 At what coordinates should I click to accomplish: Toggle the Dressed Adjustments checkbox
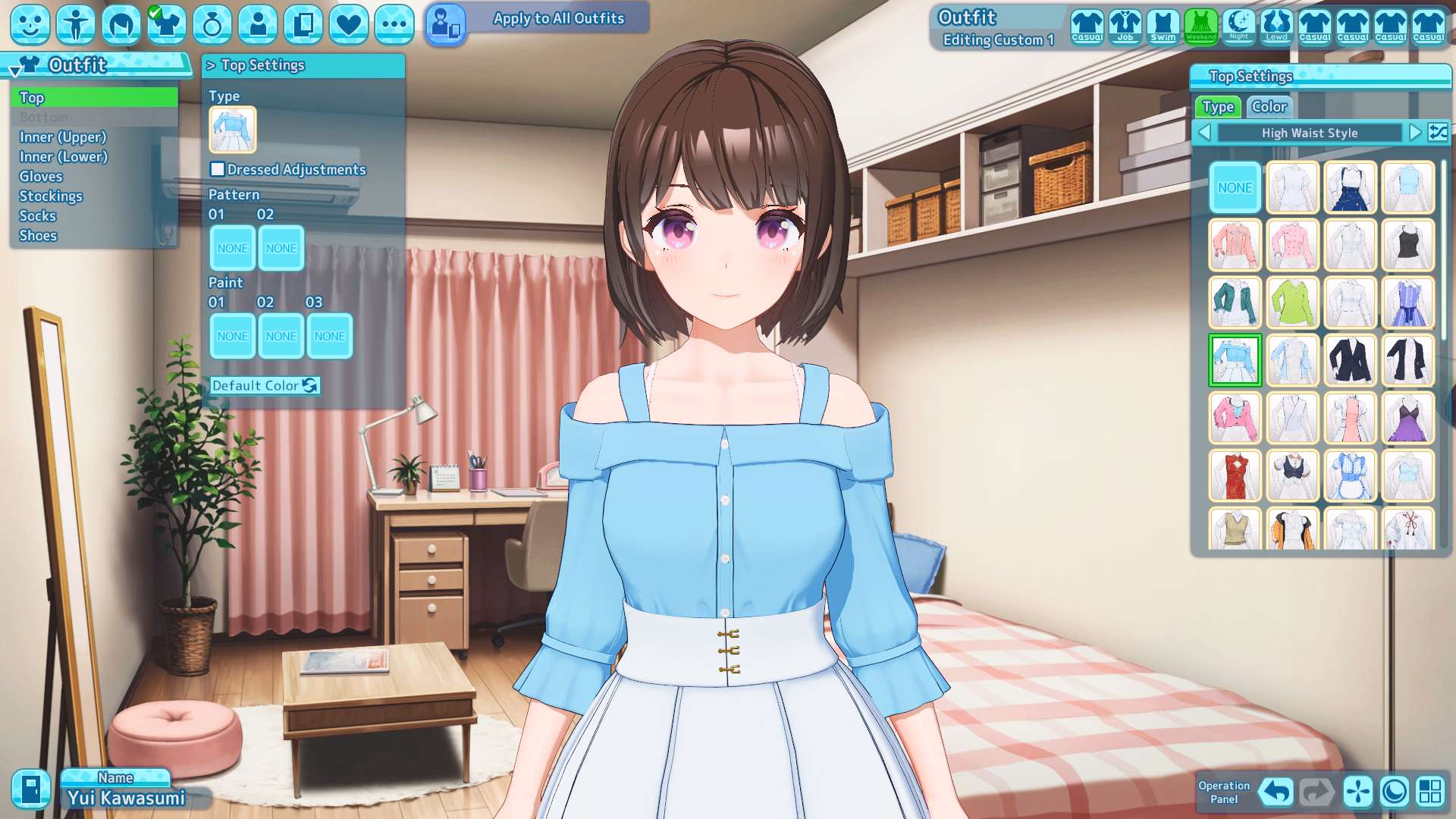[x=218, y=170]
